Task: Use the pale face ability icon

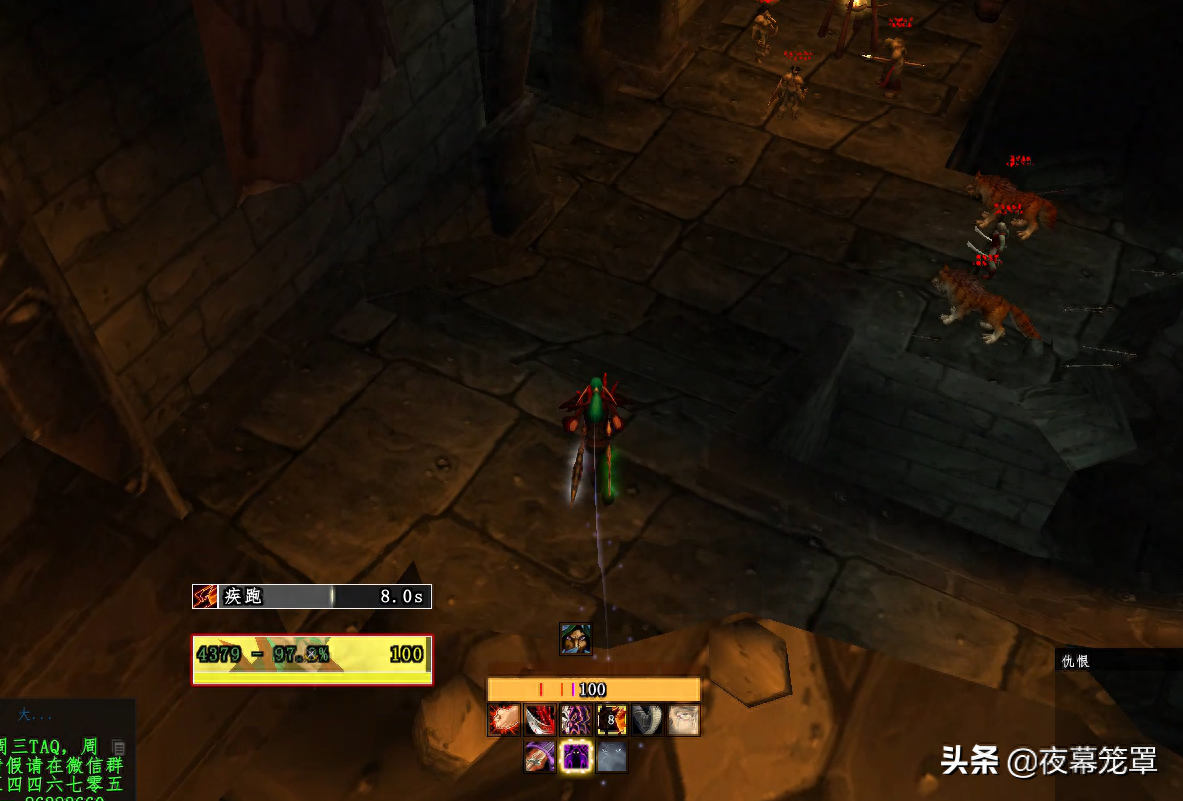Action: 684,720
